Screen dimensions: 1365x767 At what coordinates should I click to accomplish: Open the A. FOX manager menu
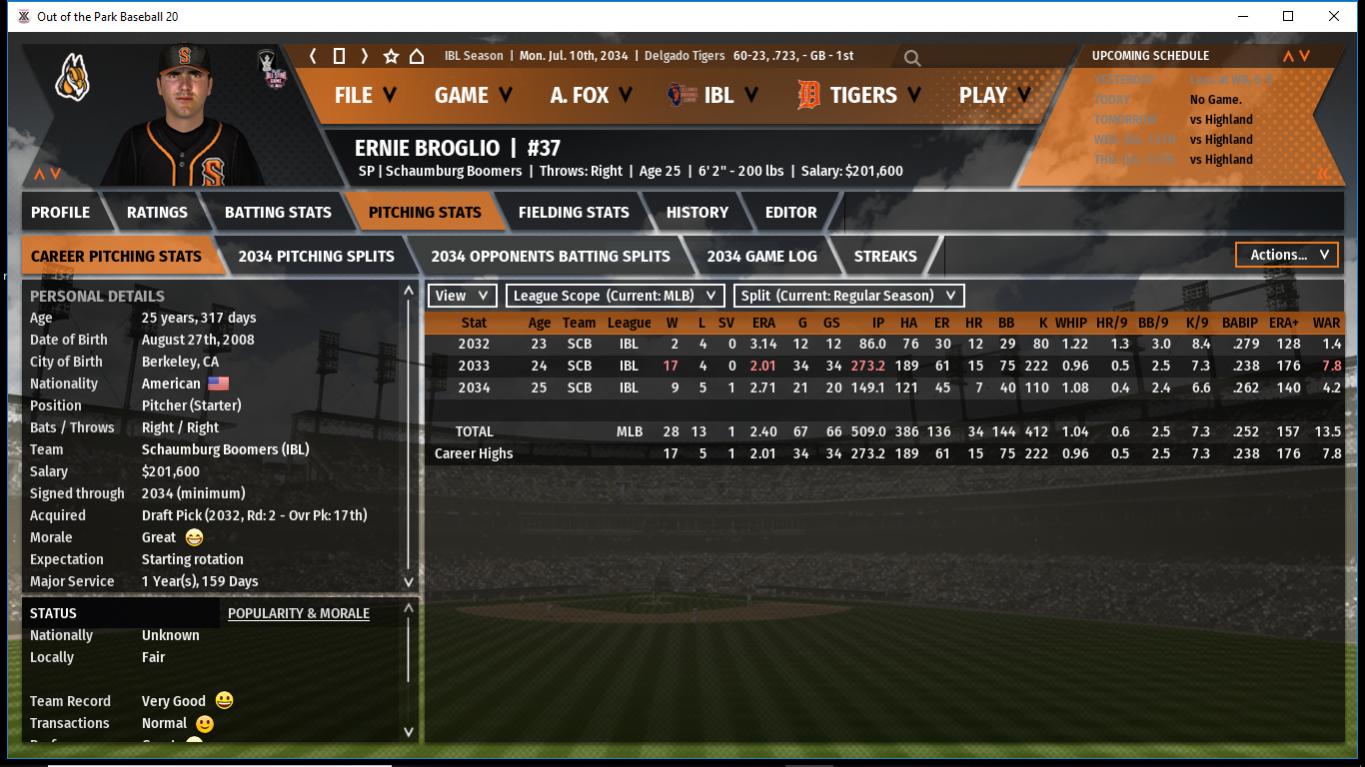click(591, 95)
